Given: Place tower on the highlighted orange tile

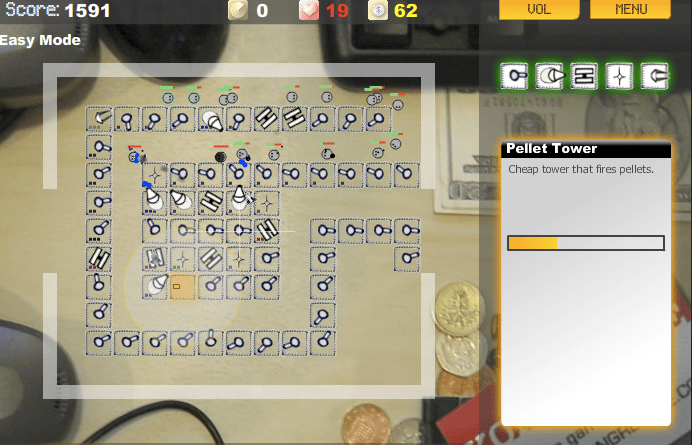Looking at the screenshot, I should pos(182,287).
